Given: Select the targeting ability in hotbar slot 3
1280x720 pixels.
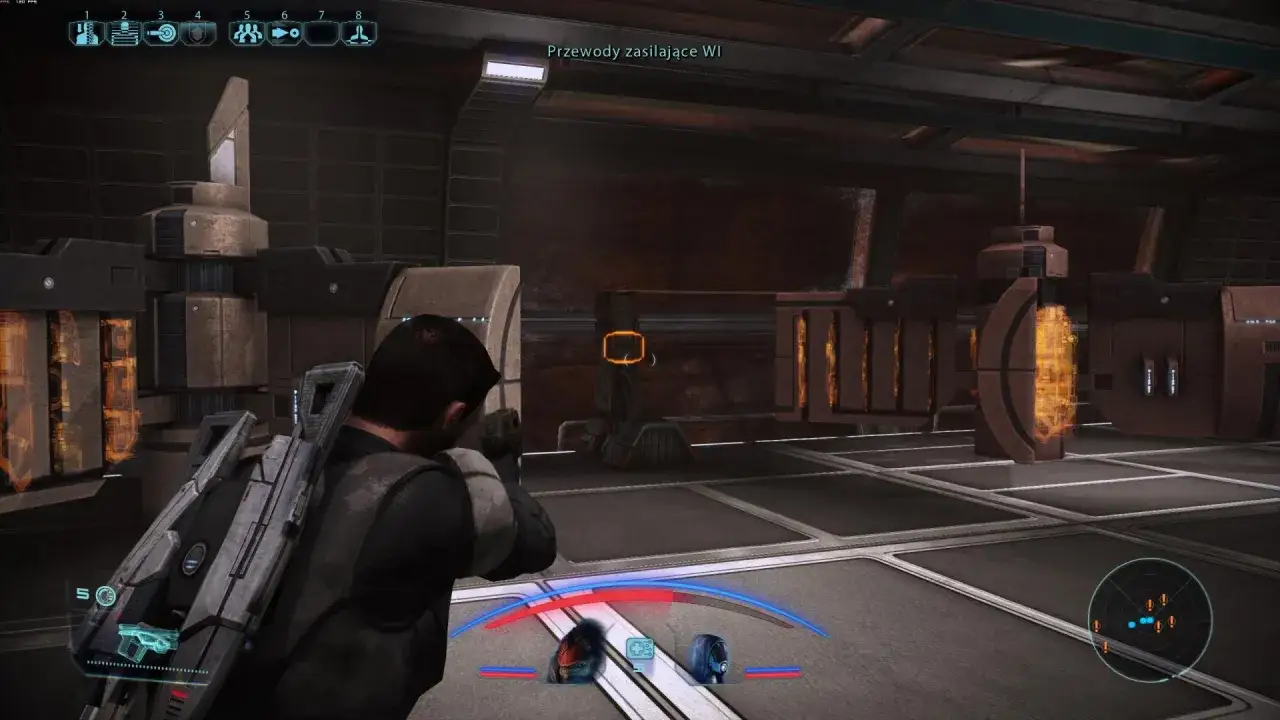Looking at the screenshot, I should tap(160, 33).
